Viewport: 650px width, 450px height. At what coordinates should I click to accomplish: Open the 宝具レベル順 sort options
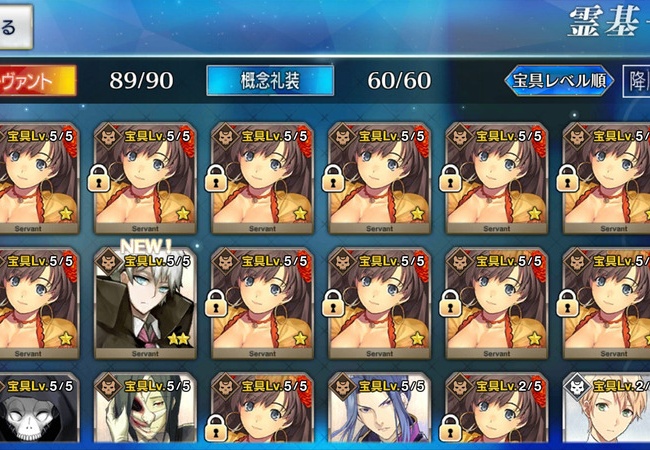tap(558, 81)
